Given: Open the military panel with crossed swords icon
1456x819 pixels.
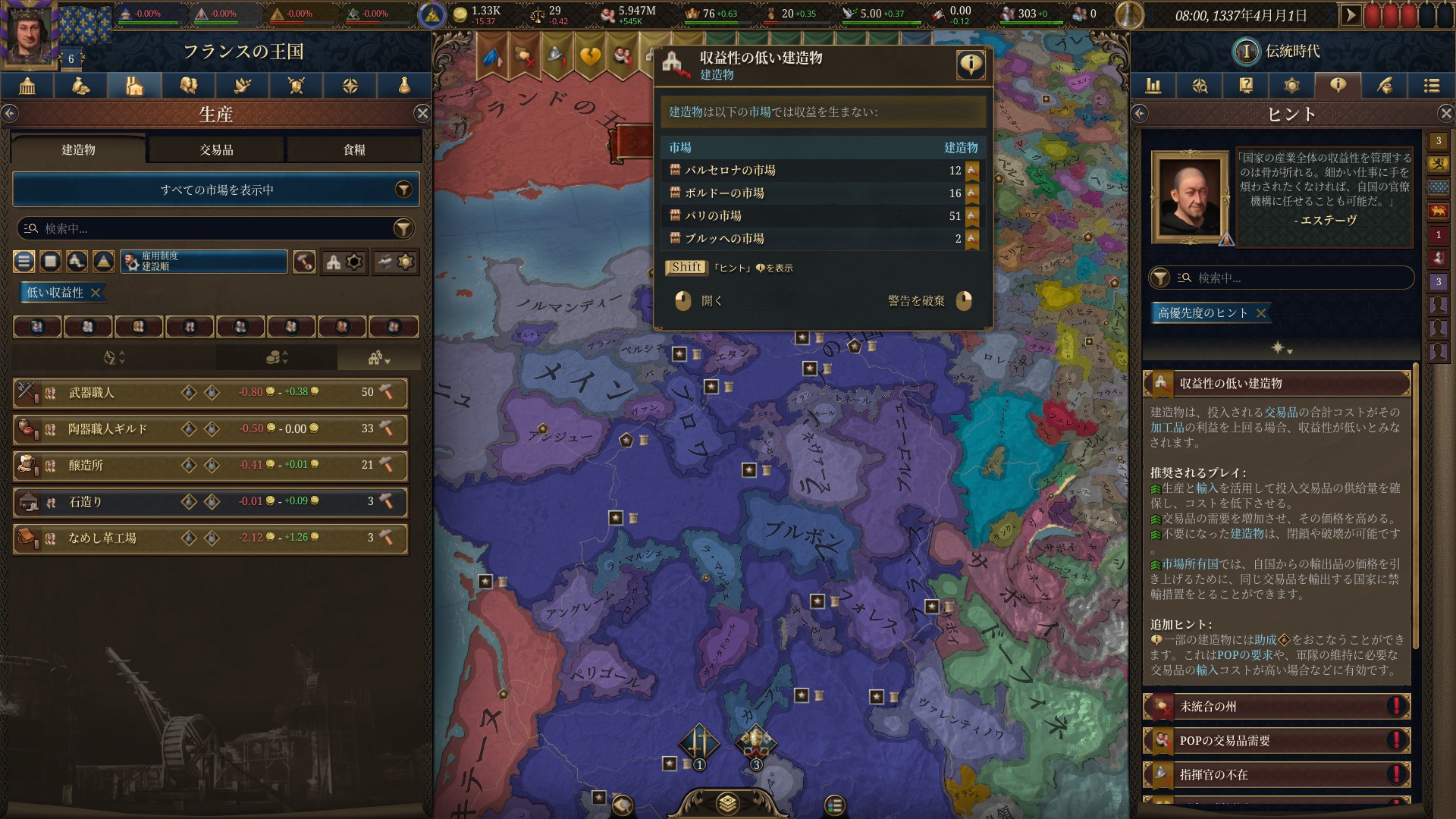Looking at the screenshot, I should tap(297, 86).
